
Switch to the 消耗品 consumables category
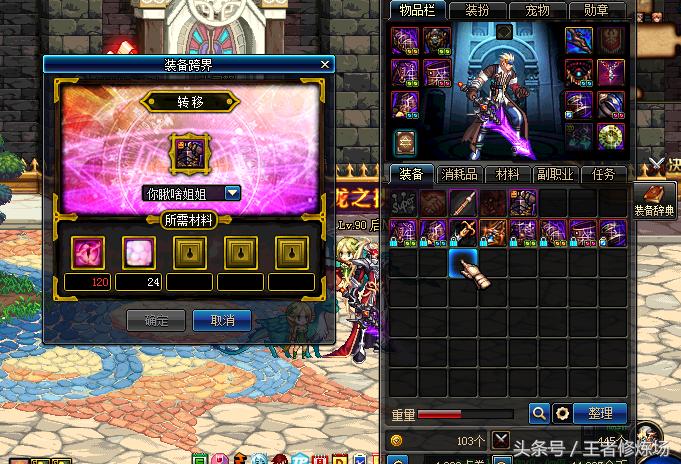[x=459, y=173]
